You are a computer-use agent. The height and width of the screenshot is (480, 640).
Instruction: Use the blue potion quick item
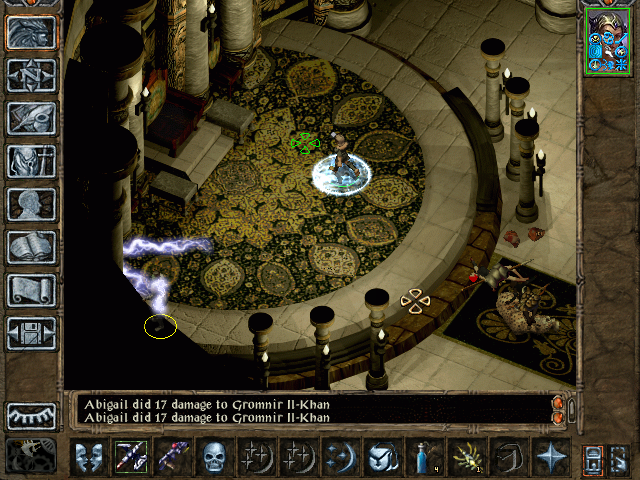pyautogui.click(x=424, y=457)
